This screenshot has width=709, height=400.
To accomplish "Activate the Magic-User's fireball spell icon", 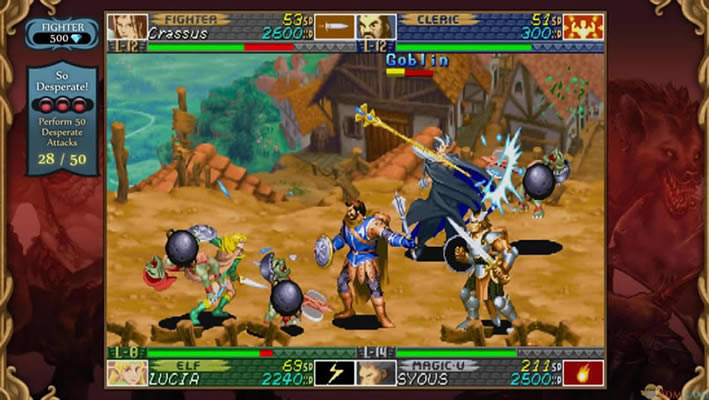I will (584, 373).
